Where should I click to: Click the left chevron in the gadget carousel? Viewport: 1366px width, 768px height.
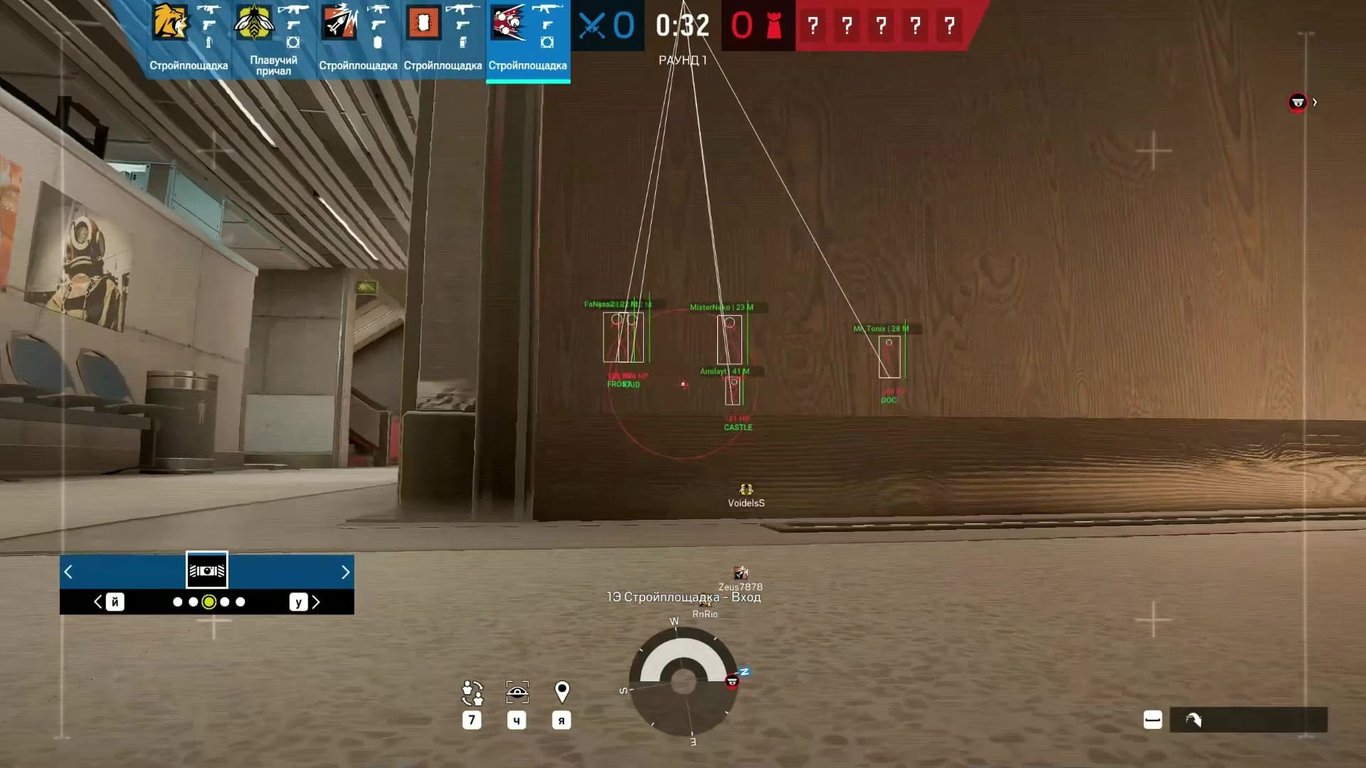tap(68, 571)
